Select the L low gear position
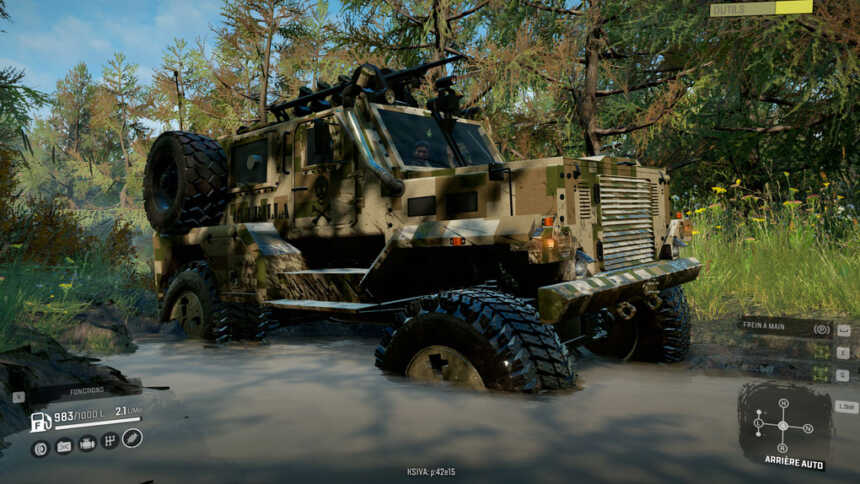The height and width of the screenshot is (484, 860). pos(758,423)
